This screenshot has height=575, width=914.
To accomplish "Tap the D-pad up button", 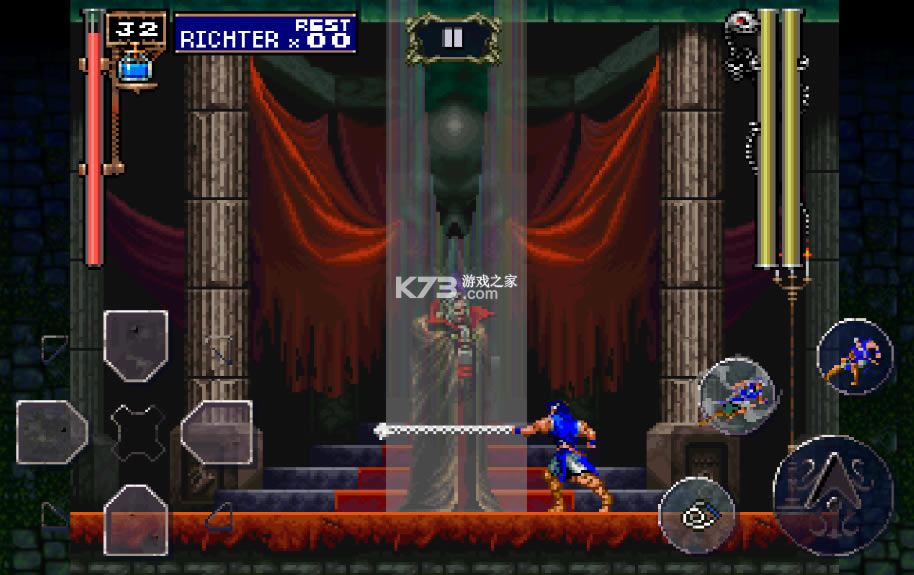I will click(136, 345).
